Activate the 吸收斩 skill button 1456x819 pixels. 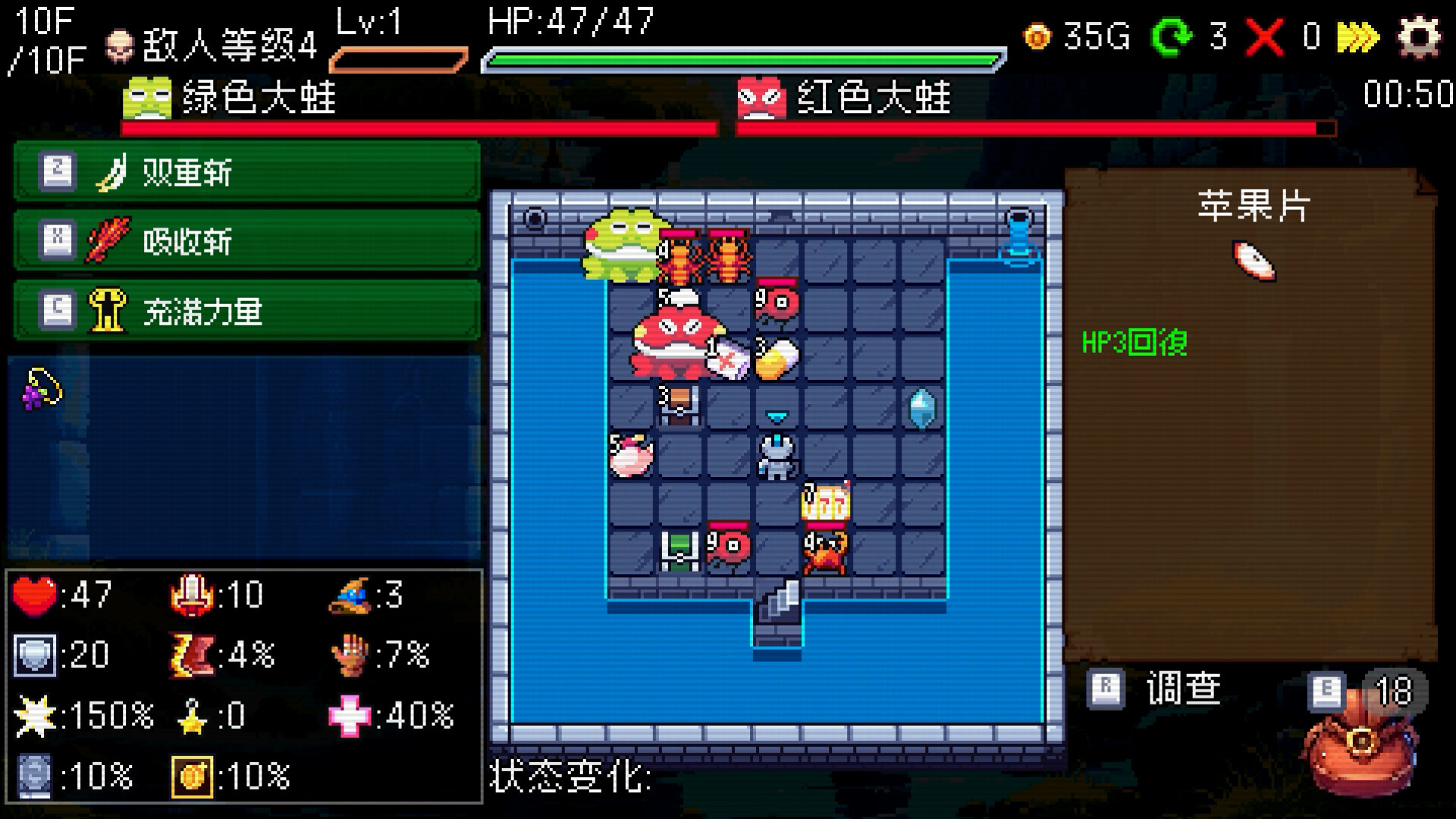[x=243, y=240]
